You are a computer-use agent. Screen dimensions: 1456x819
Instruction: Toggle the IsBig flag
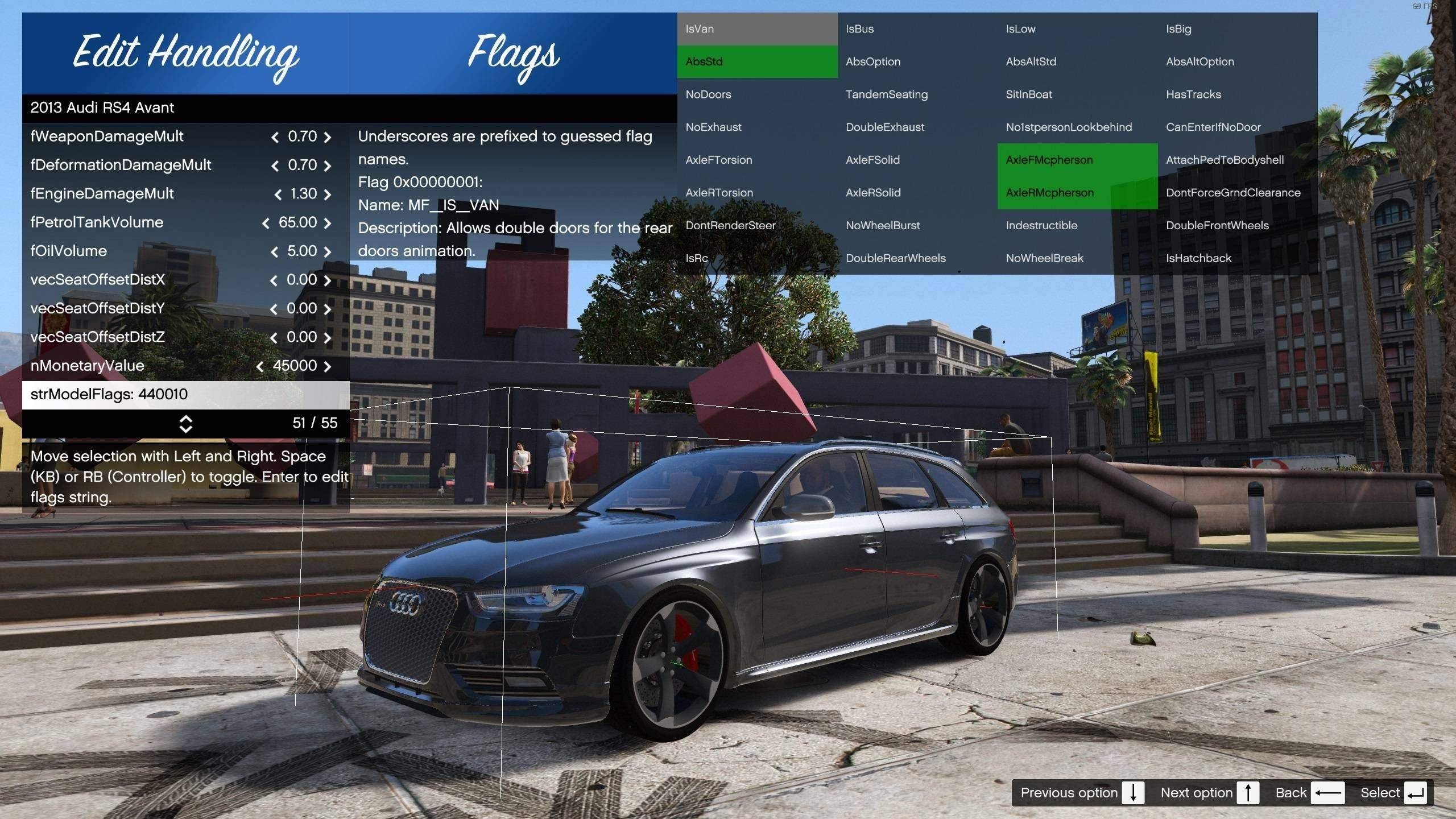1237,29
